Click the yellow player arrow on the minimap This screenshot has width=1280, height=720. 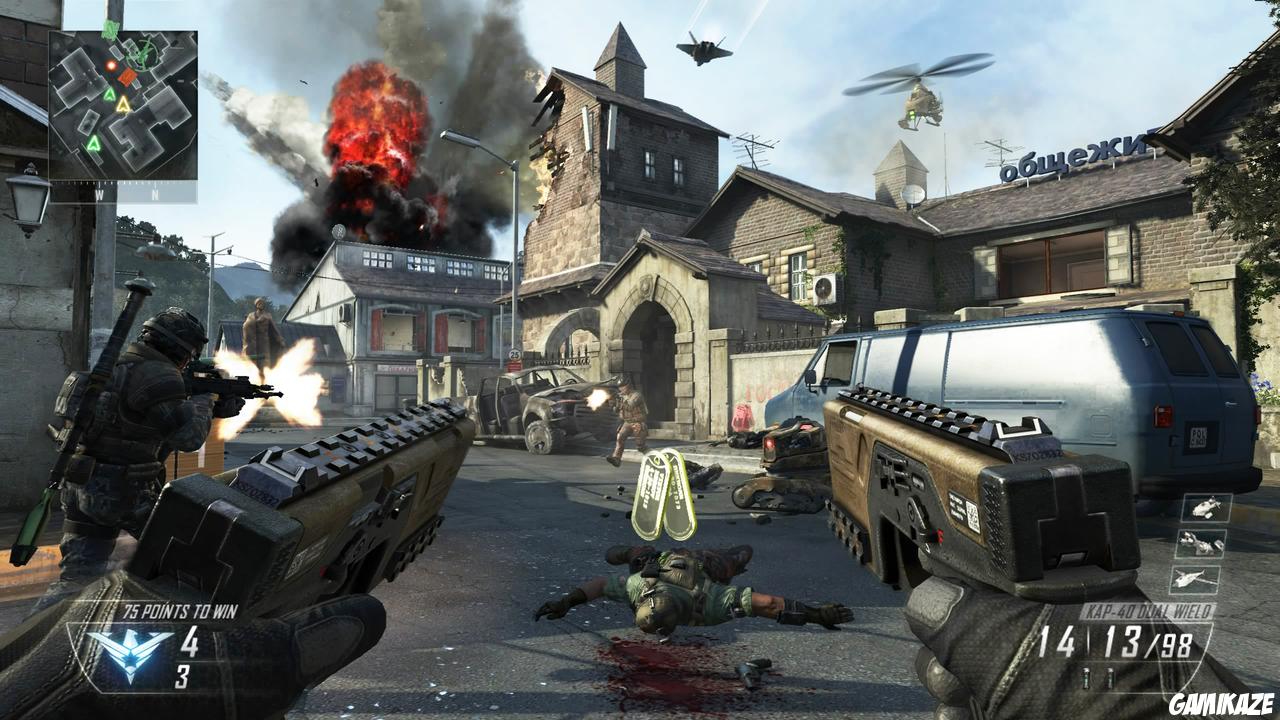(x=123, y=106)
